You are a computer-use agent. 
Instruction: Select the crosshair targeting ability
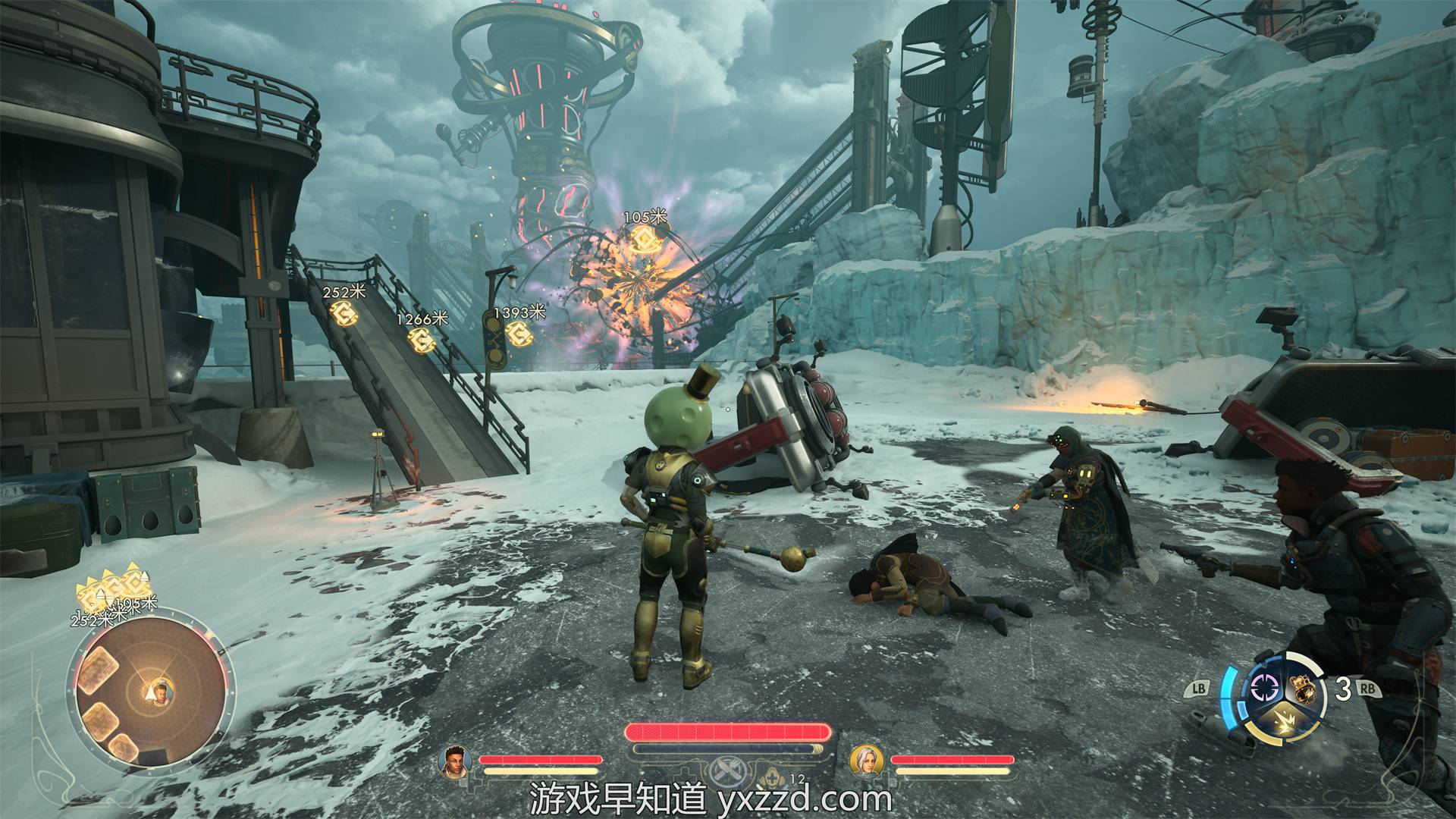point(1263,689)
